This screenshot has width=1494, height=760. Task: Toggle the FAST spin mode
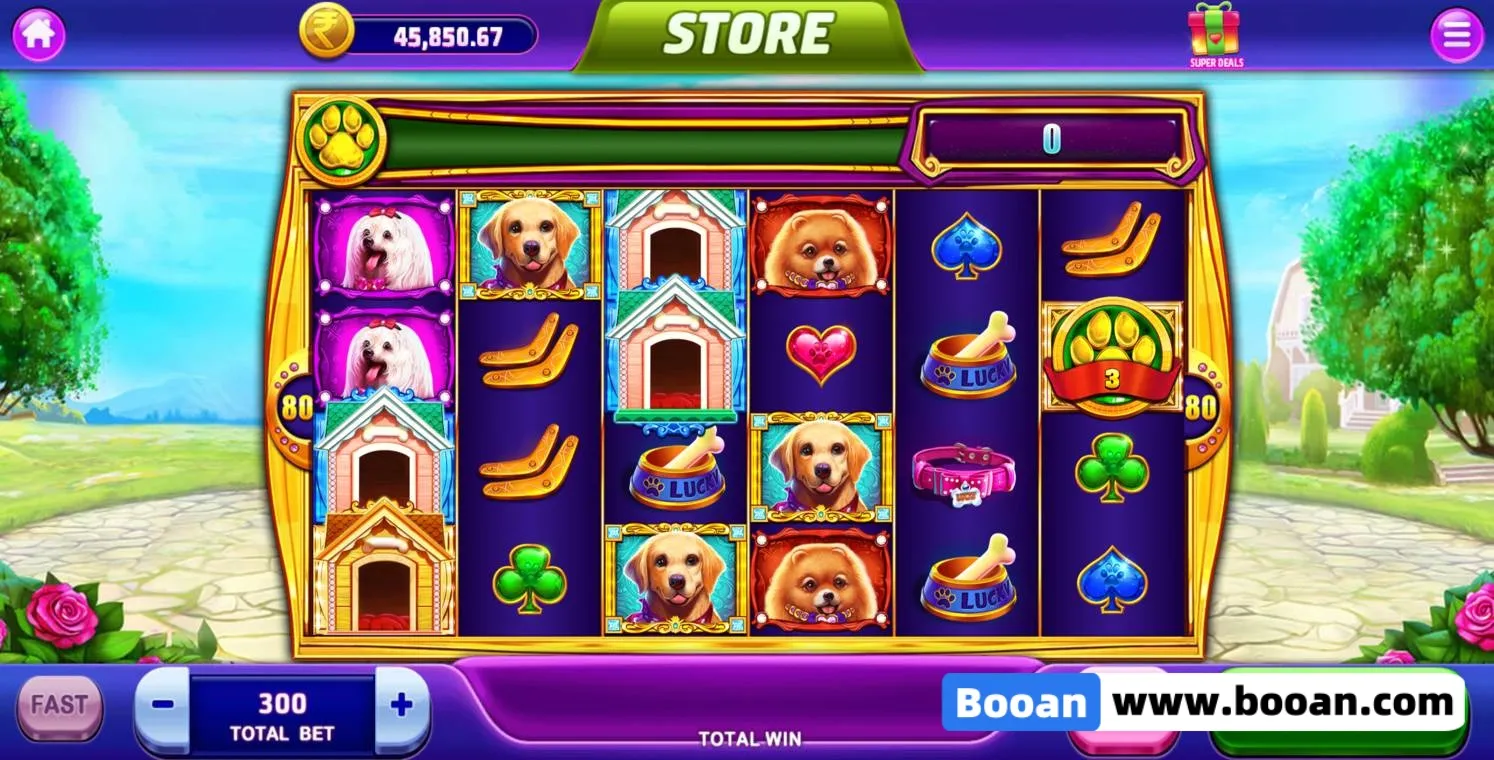(x=59, y=705)
